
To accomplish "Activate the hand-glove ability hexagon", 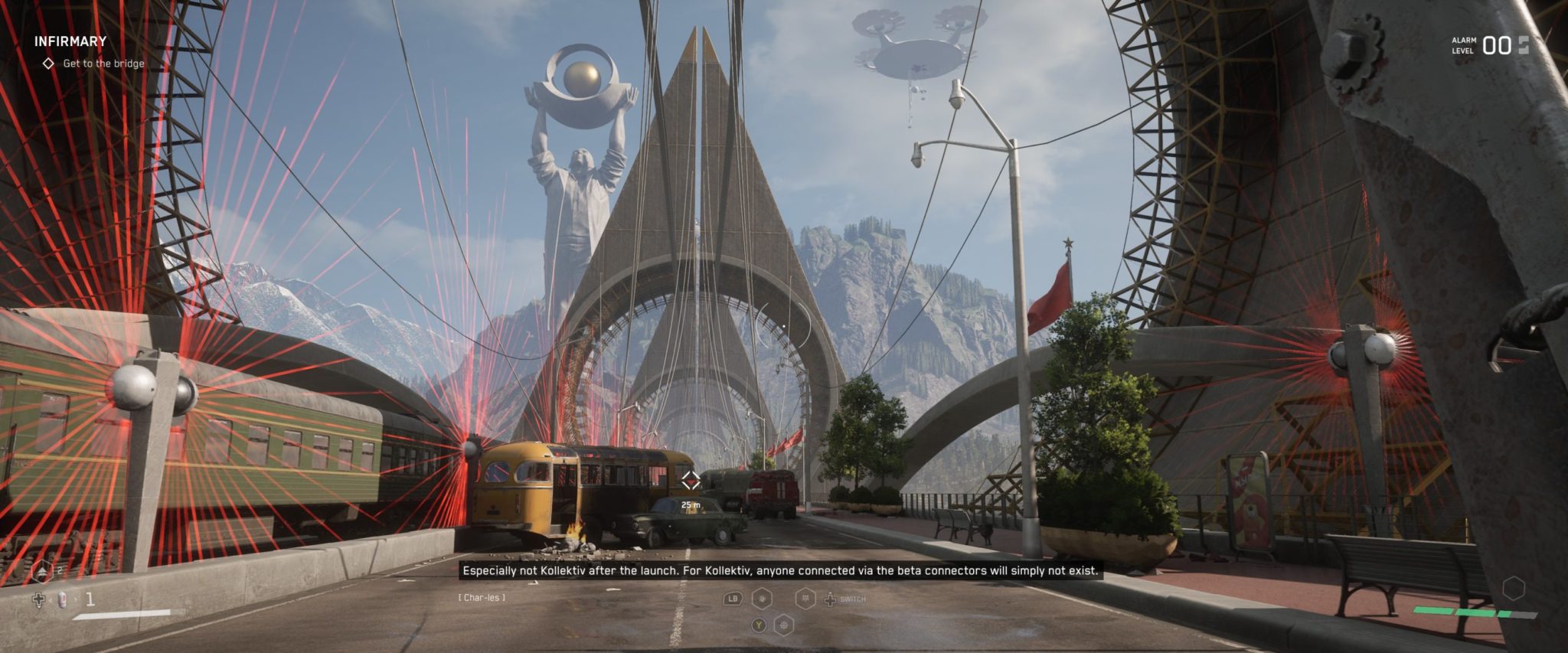I will [x=763, y=599].
